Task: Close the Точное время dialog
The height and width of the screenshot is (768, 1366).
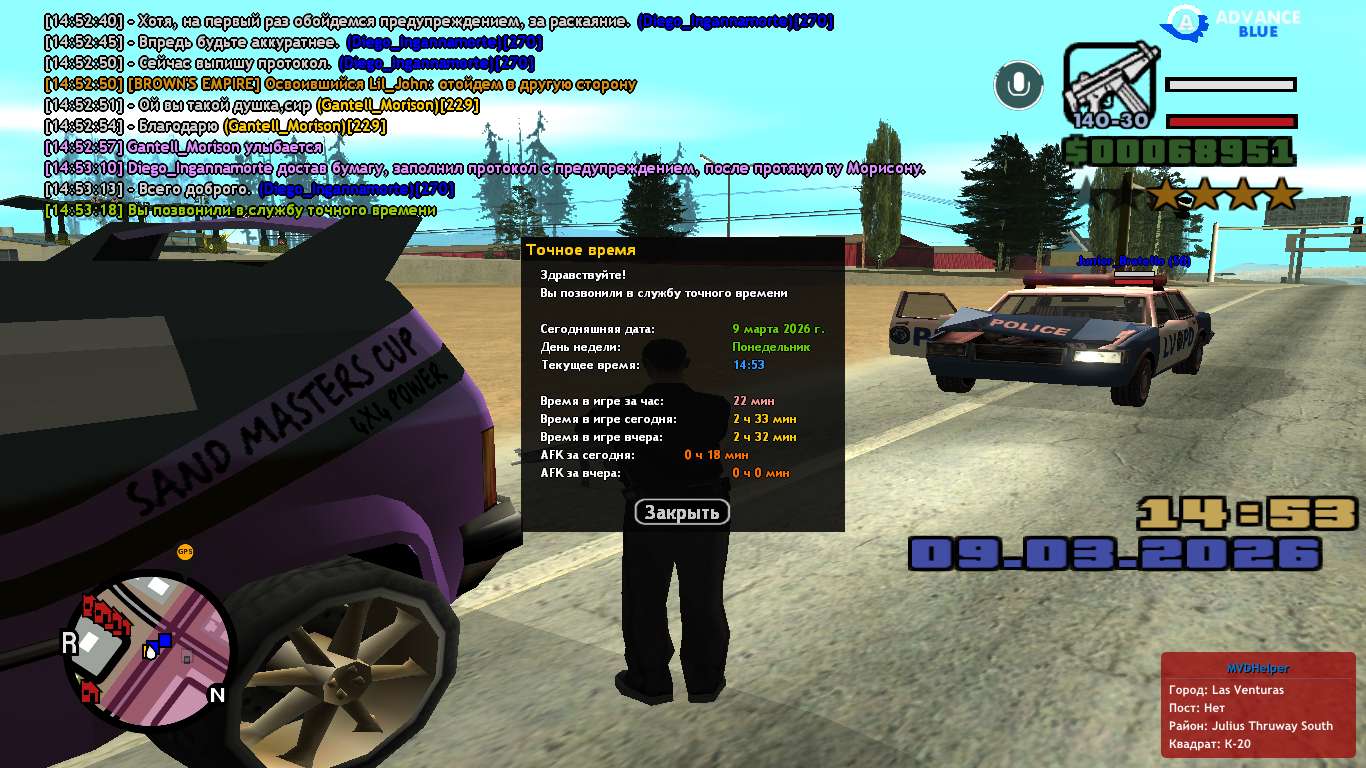Action: tap(682, 512)
